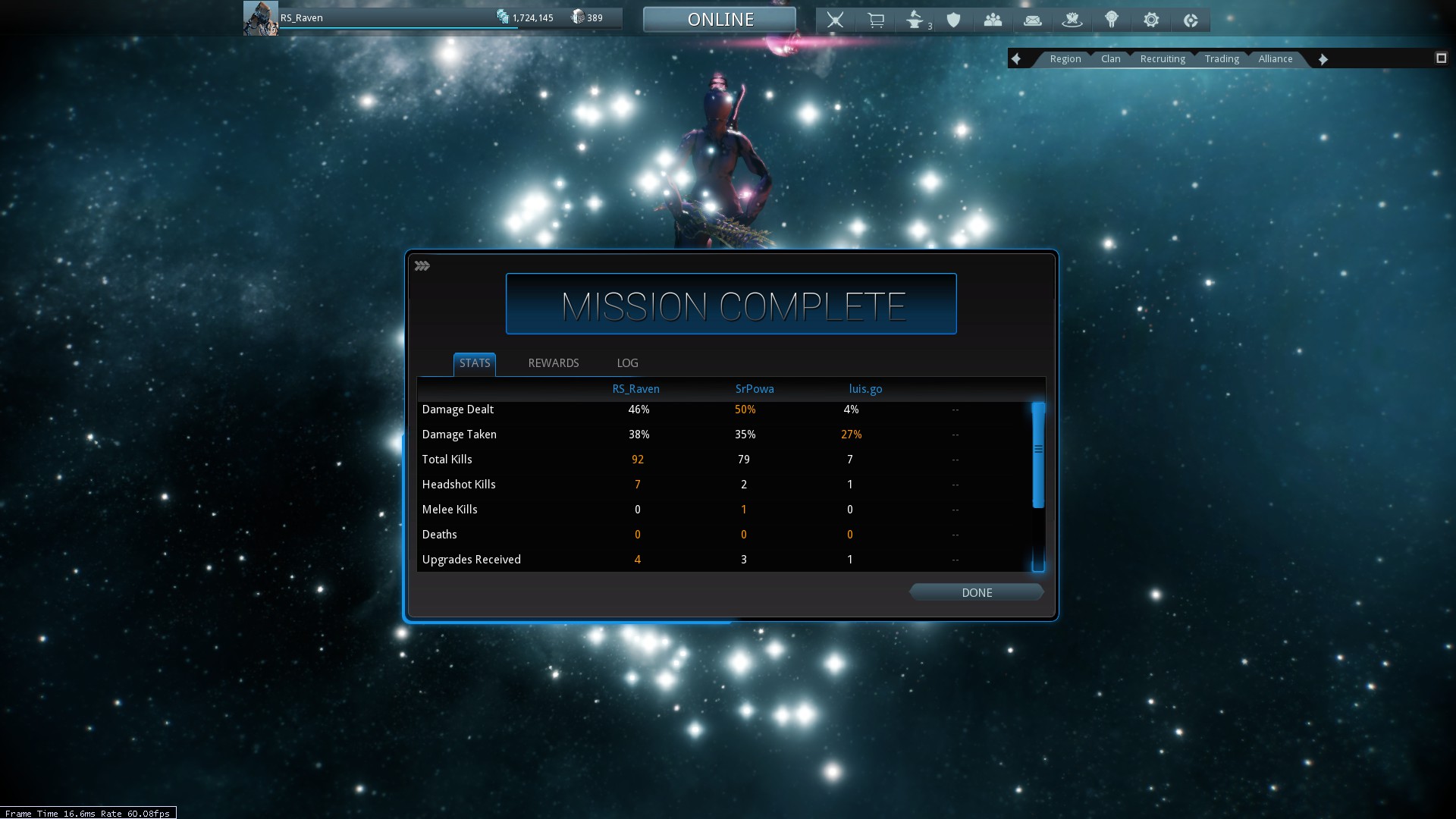Viewport: 1456px width, 819px height.
Task: Open the Market shopping cart icon
Action: pos(876,20)
